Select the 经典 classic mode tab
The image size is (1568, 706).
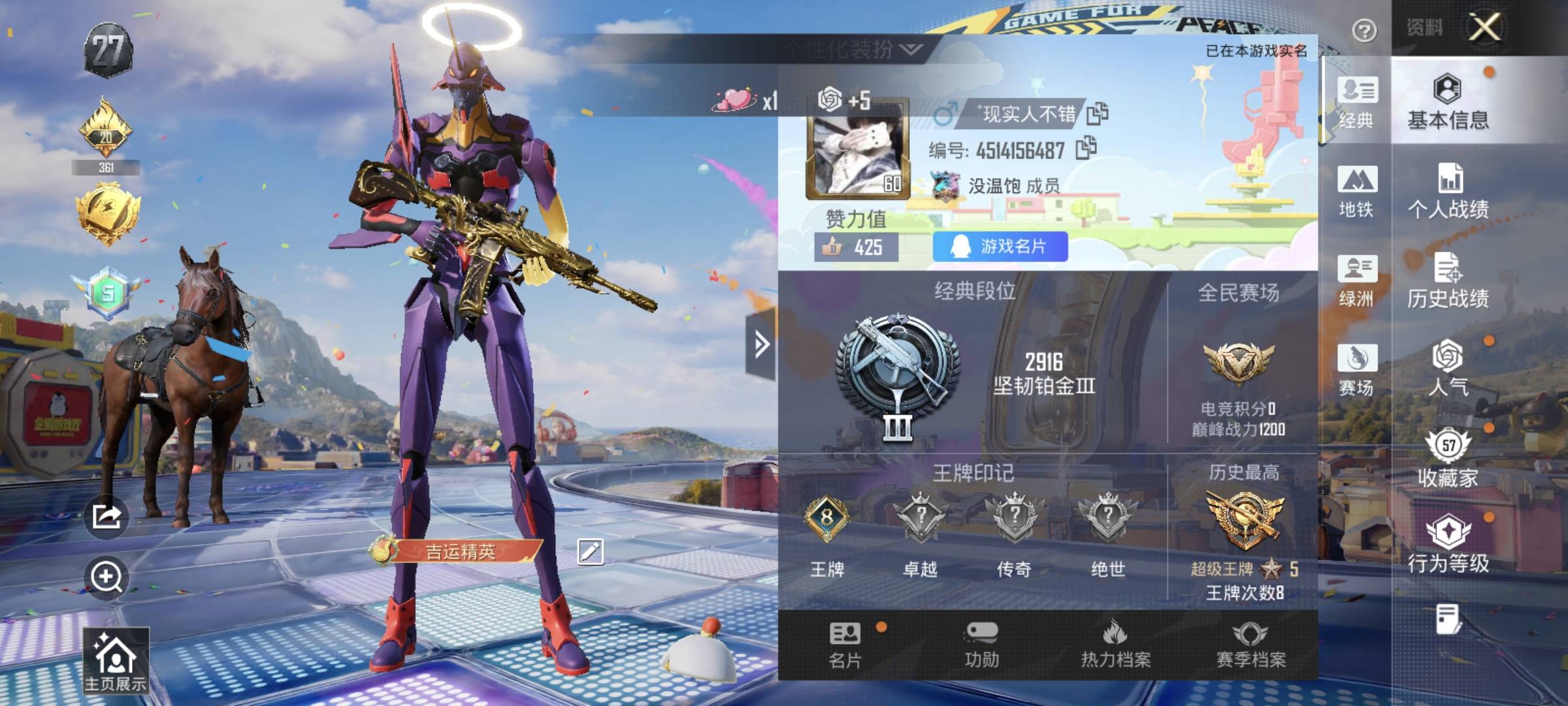1356,103
